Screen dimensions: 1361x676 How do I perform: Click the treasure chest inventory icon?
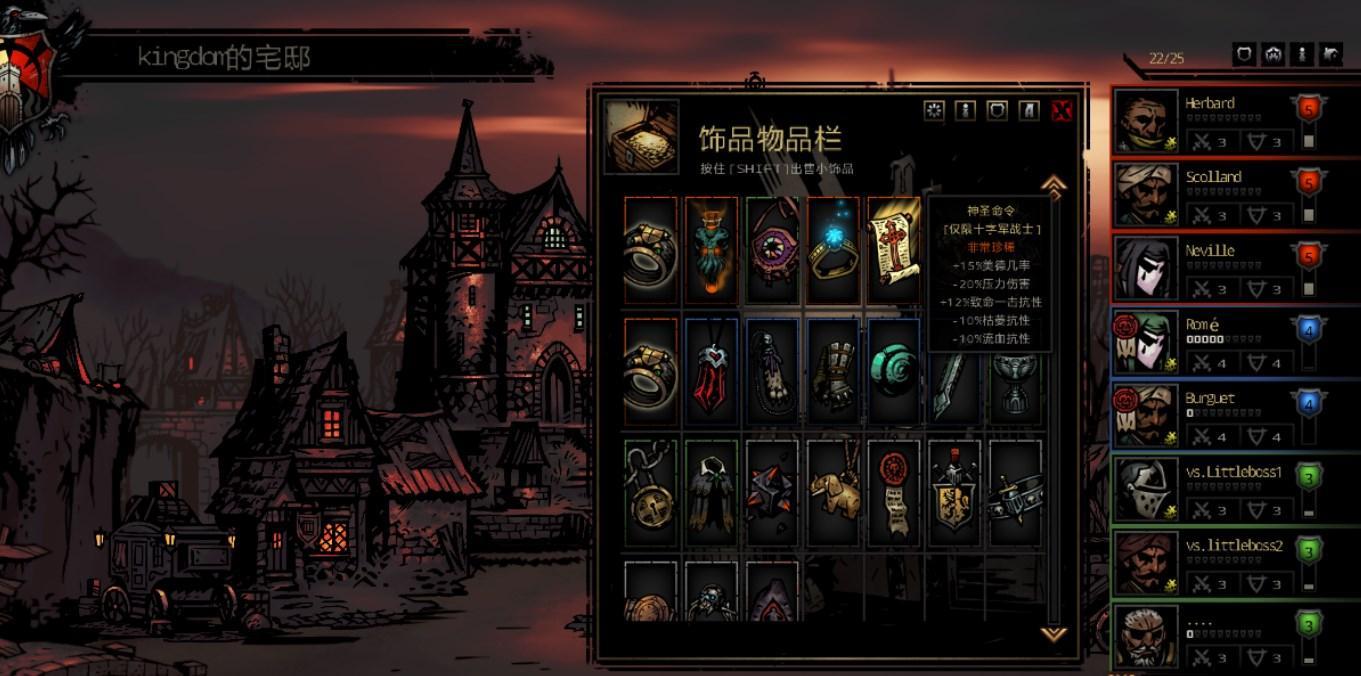pyautogui.click(x=641, y=137)
